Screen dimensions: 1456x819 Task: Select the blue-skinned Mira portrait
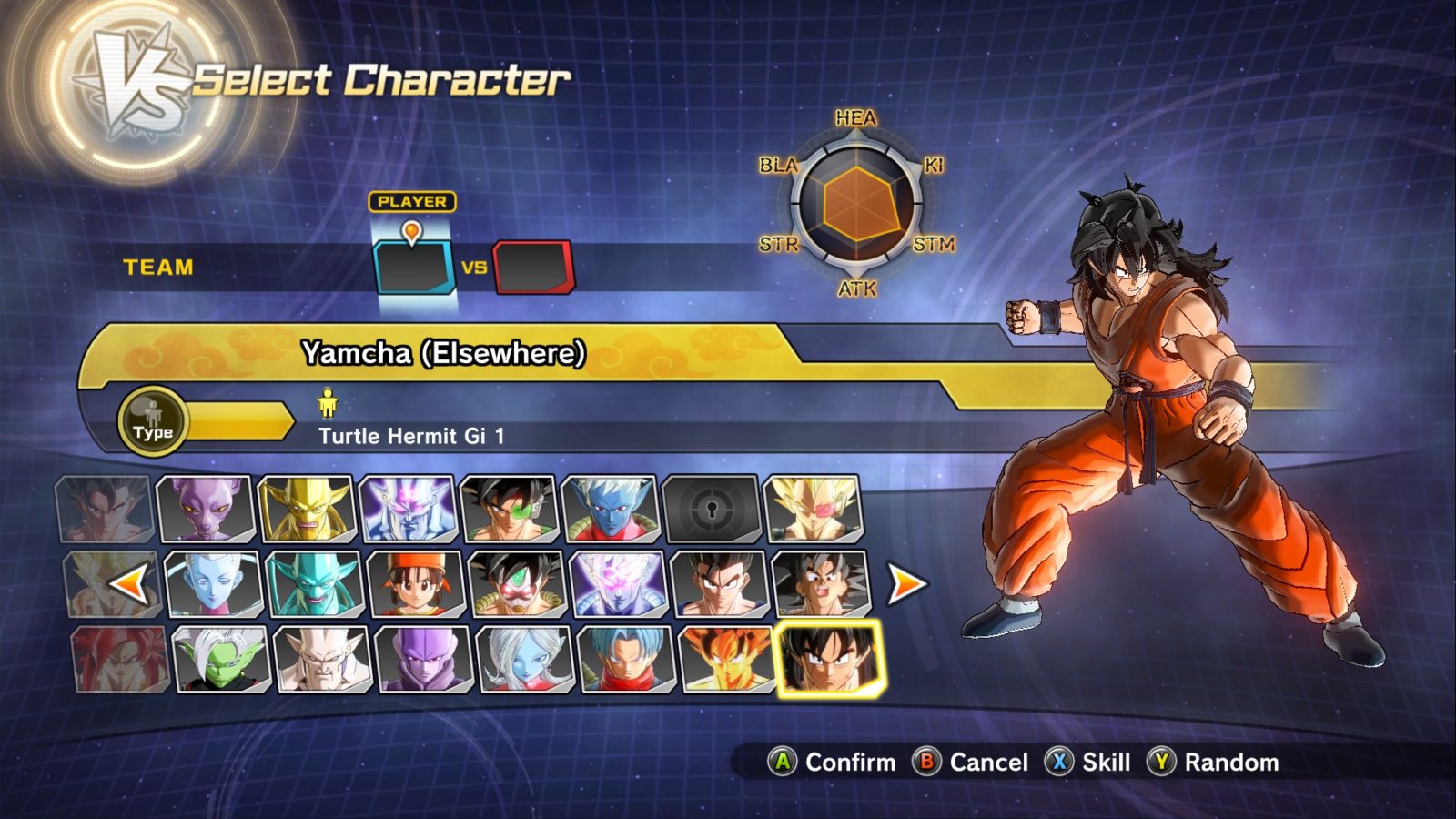[x=610, y=510]
